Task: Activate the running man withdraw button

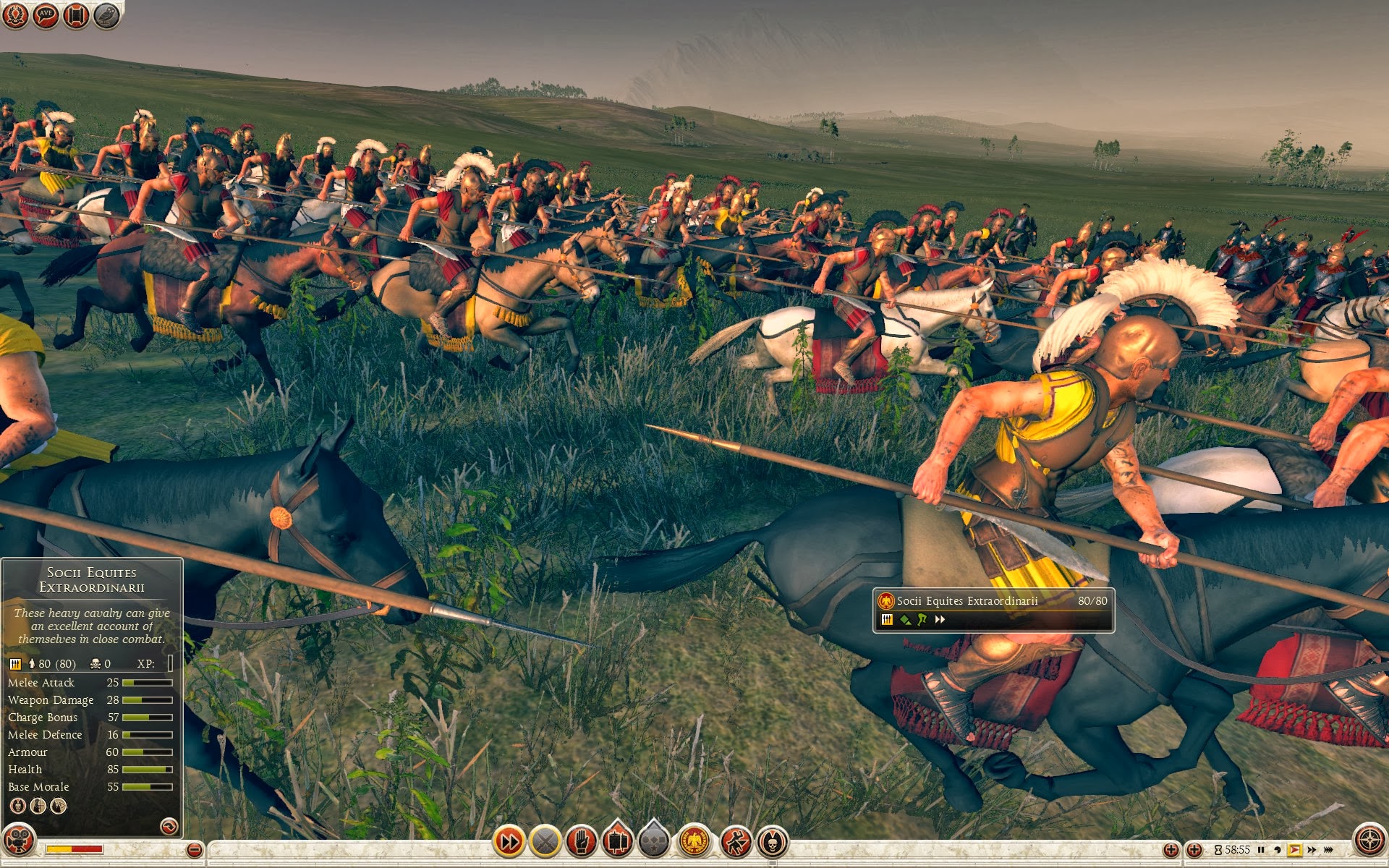Action: click(x=736, y=841)
